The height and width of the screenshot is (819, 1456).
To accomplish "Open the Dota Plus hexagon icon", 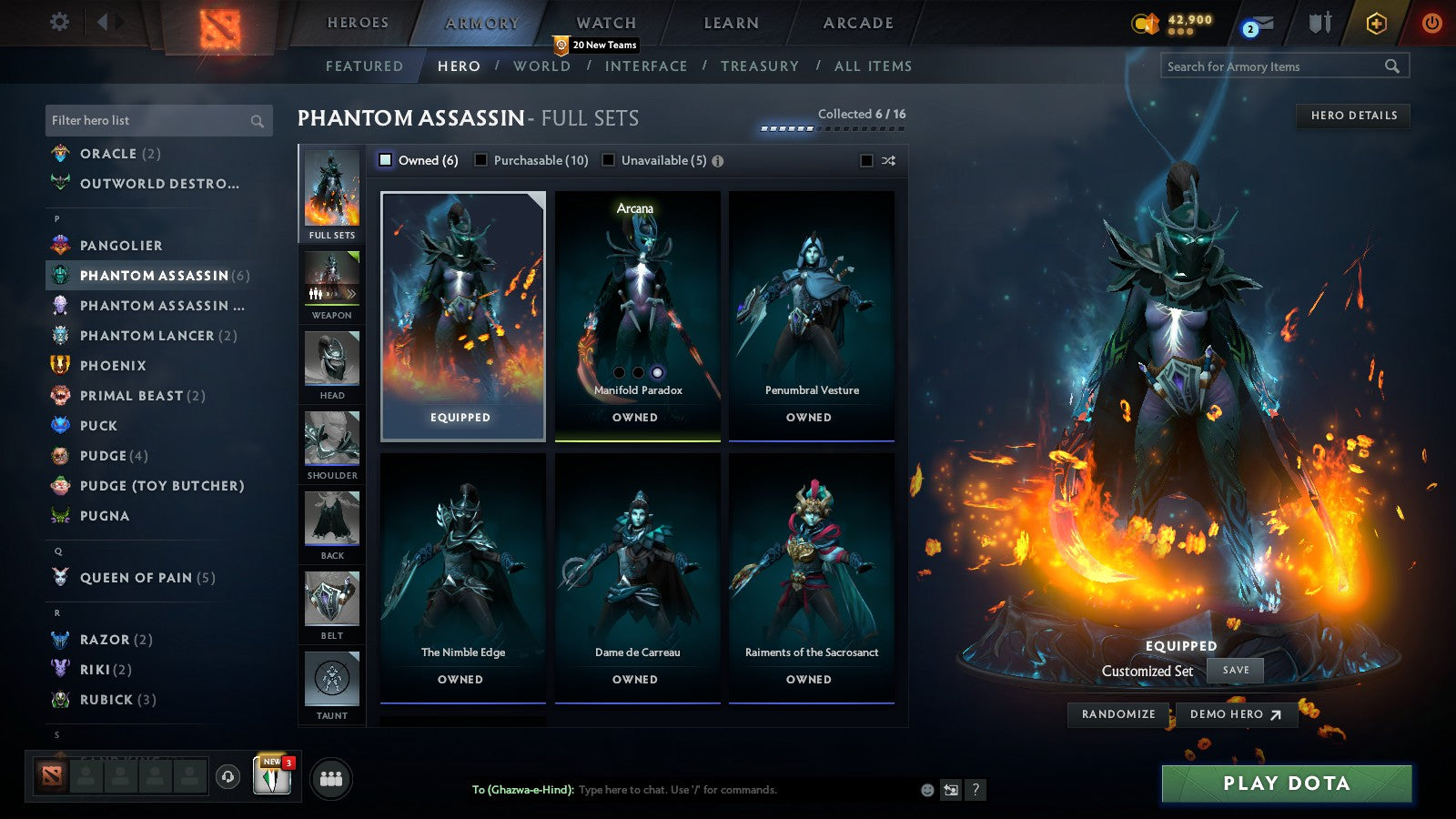I will pyautogui.click(x=1373, y=22).
